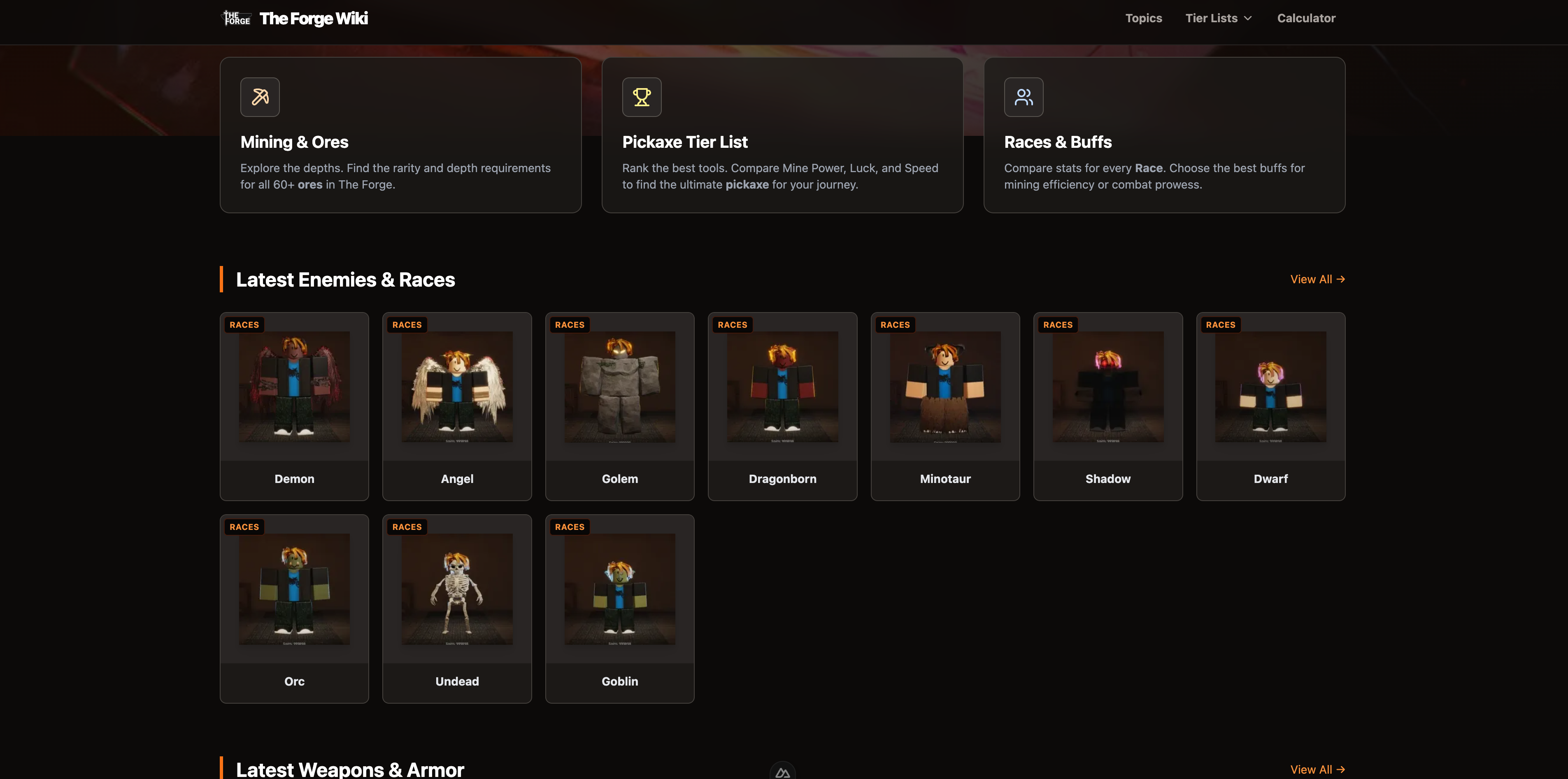Open the Demon race card

pos(294,406)
